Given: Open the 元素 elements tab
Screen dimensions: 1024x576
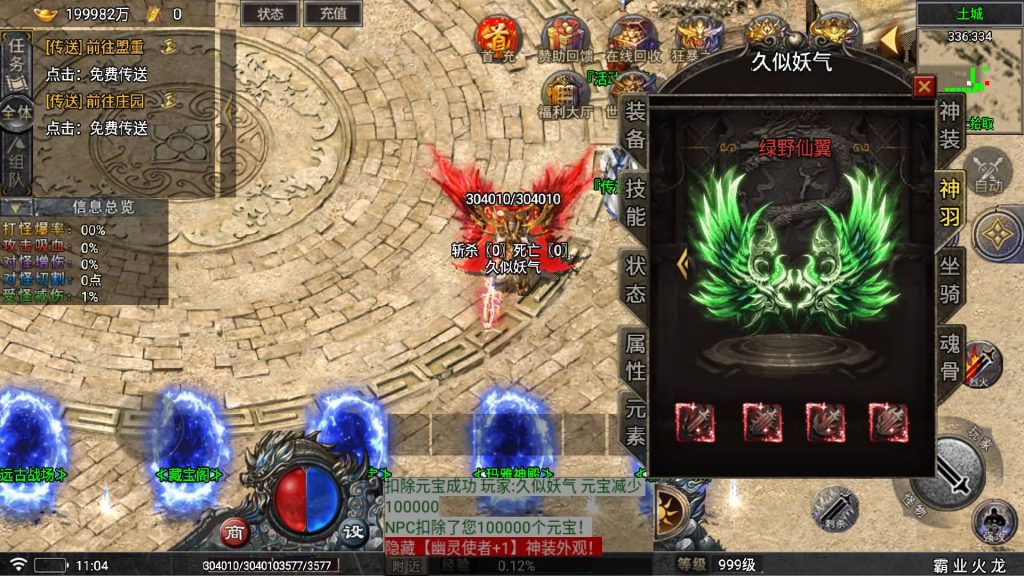Looking at the screenshot, I should click(x=635, y=422).
